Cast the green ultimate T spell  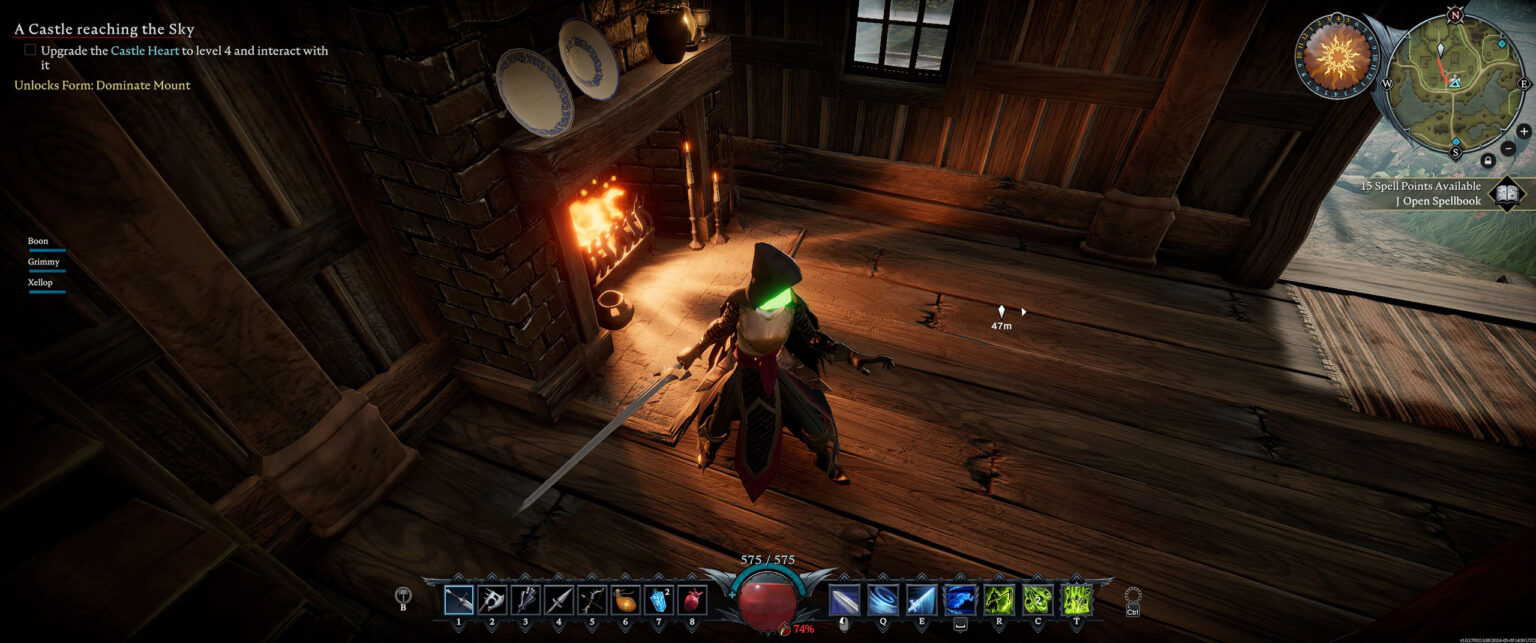pos(1076,599)
